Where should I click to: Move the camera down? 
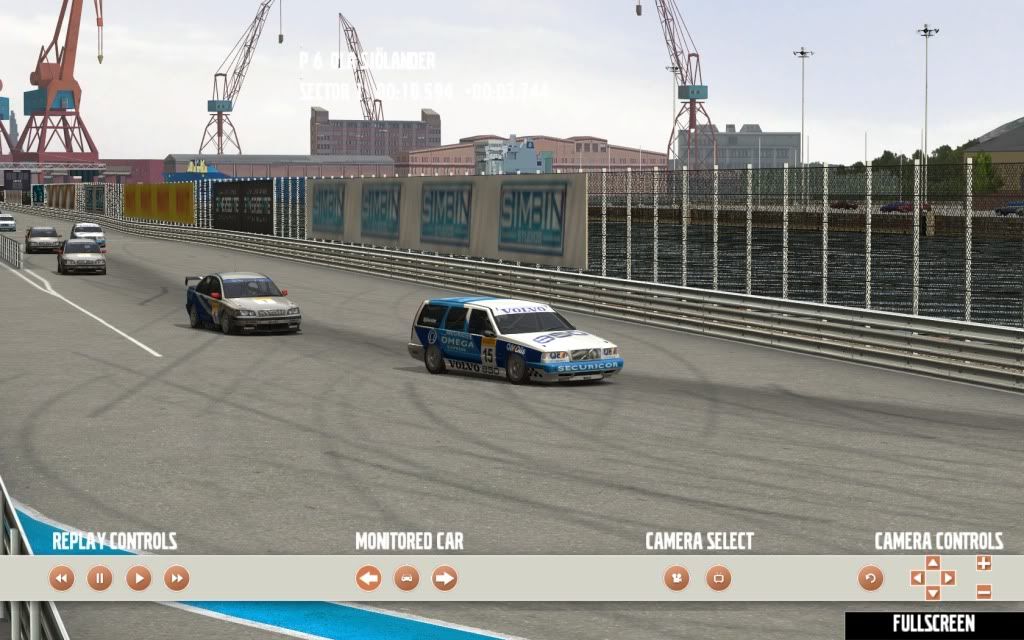933,593
